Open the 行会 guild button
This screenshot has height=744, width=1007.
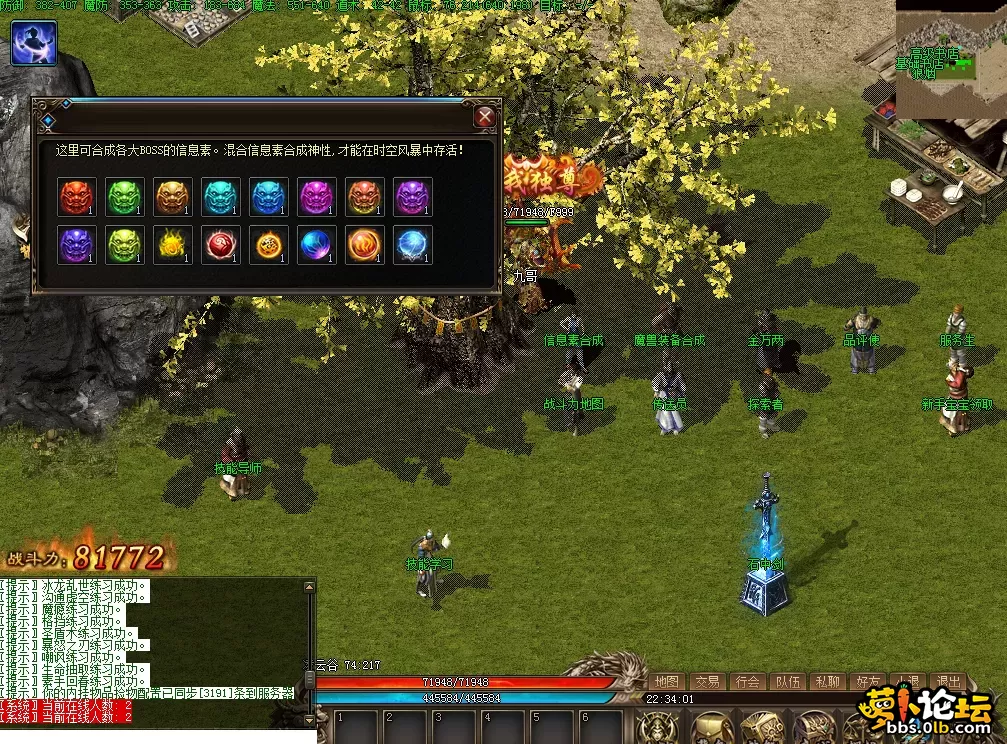pos(748,682)
